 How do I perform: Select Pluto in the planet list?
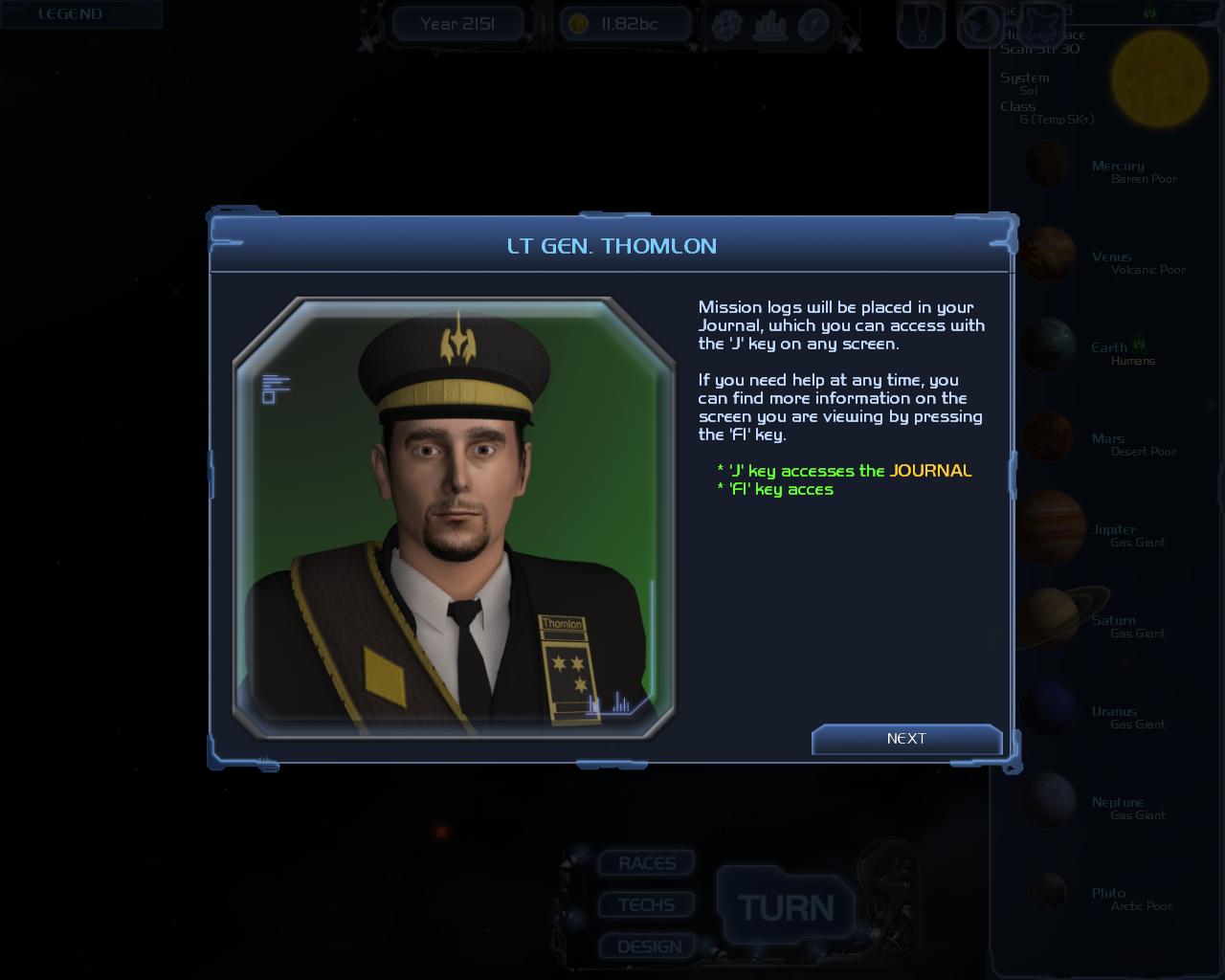point(1049,892)
